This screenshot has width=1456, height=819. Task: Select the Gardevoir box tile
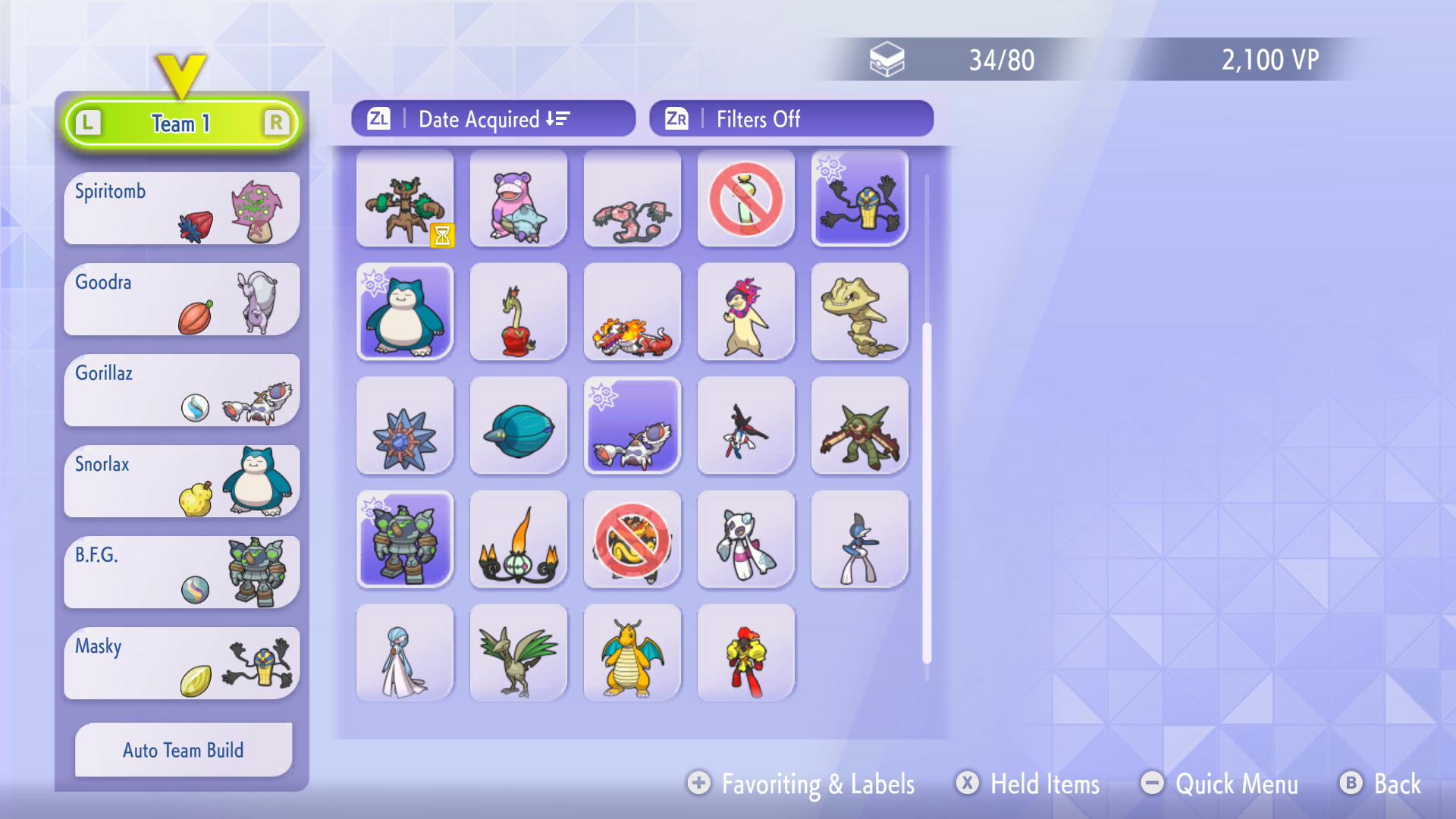[x=405, y=654]
